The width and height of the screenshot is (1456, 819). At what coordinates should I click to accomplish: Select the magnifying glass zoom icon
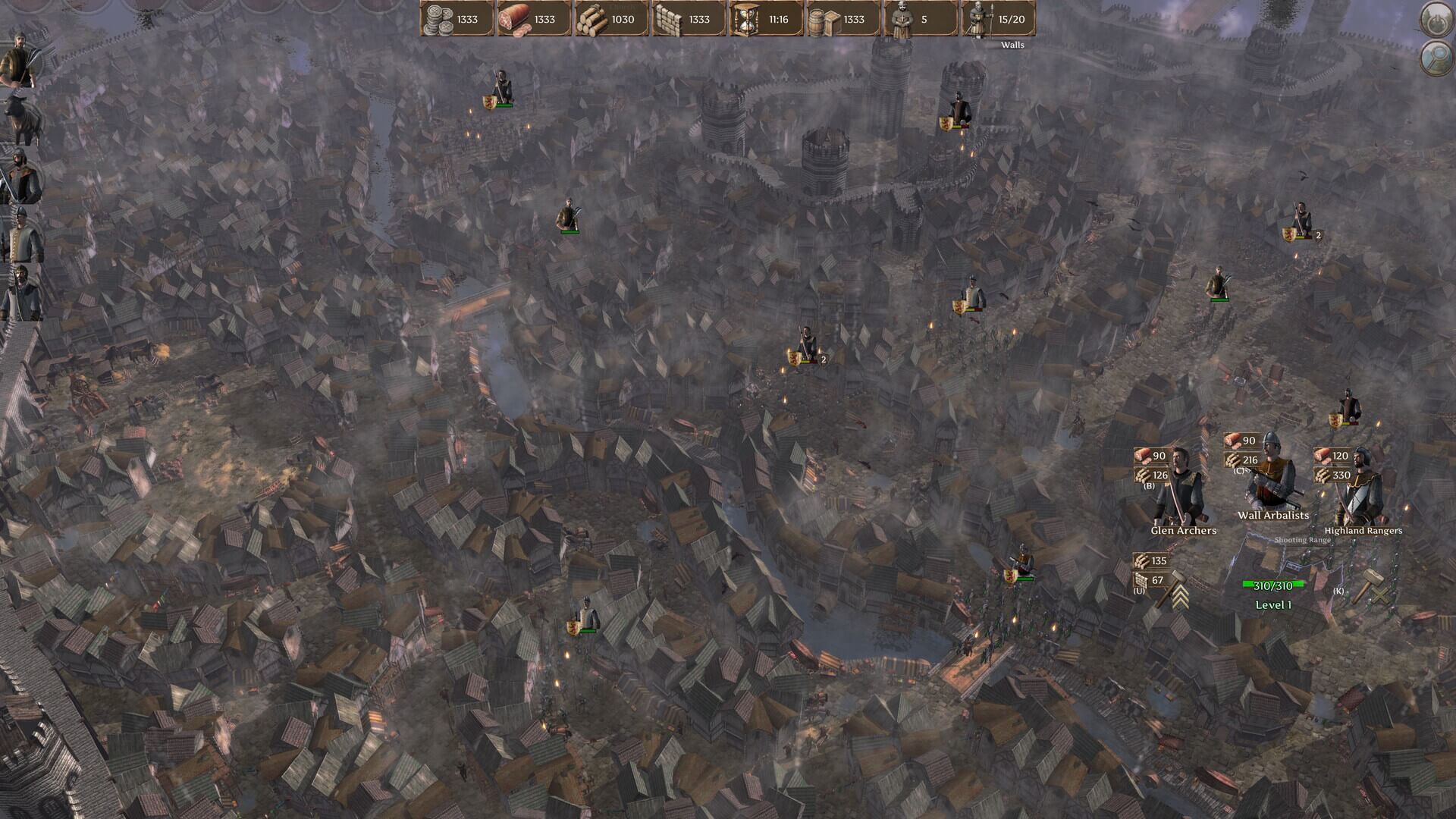[x=1436, y=58]
